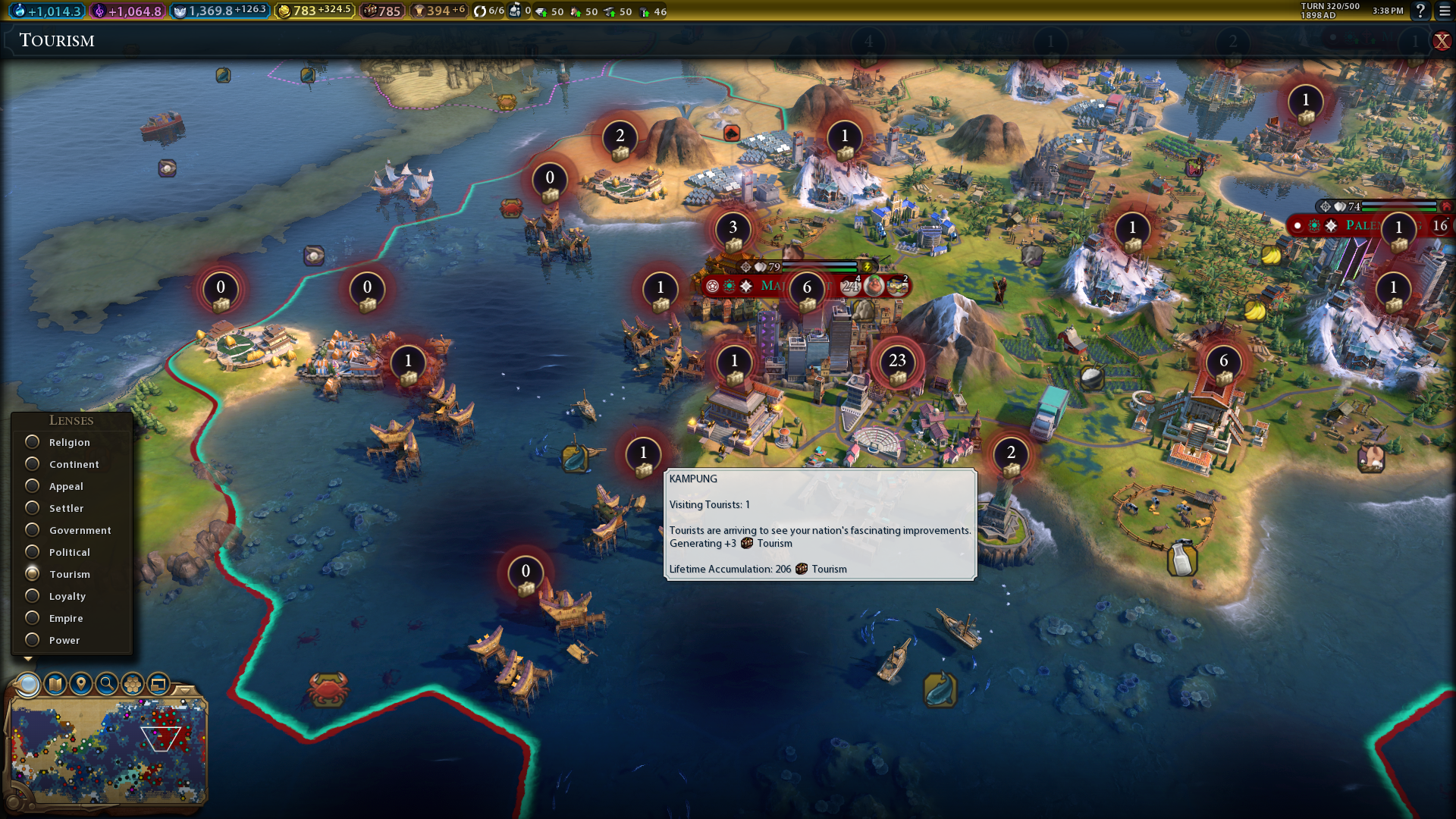1456x819 pixels.
Task: Enable the Power lens
Action: tap(33, 640)
